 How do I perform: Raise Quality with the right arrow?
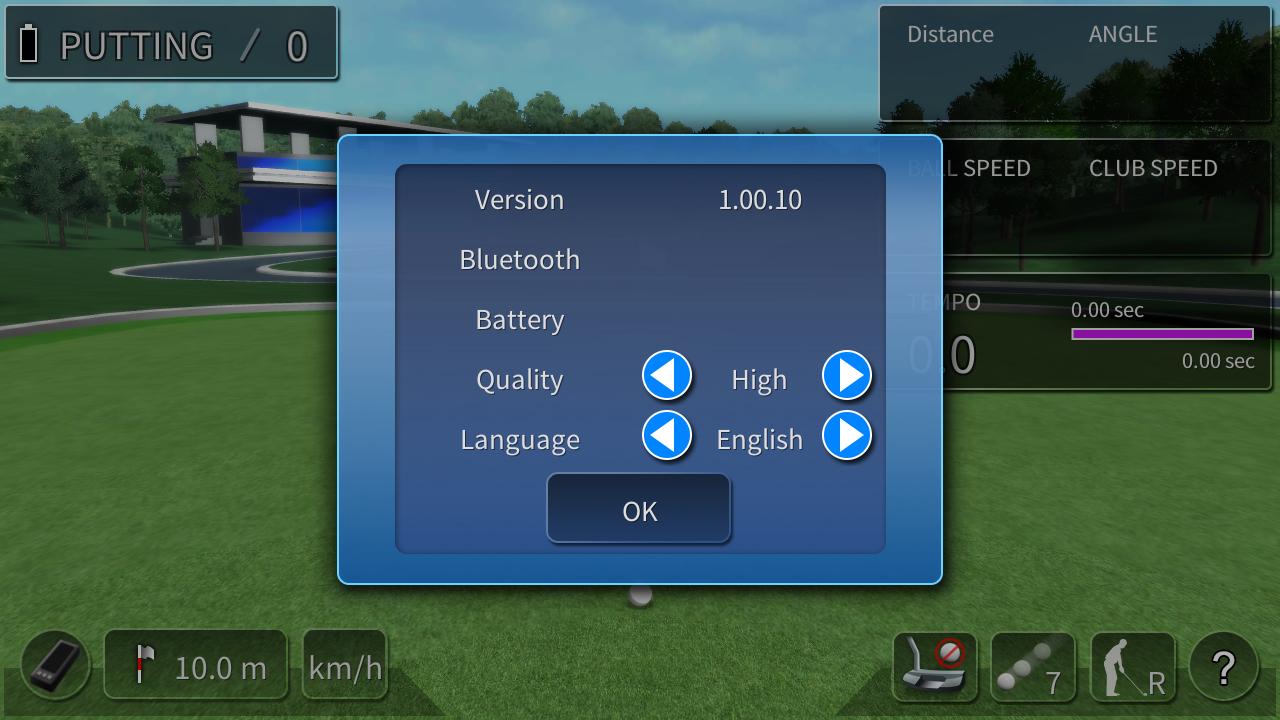tap(847, 376)
